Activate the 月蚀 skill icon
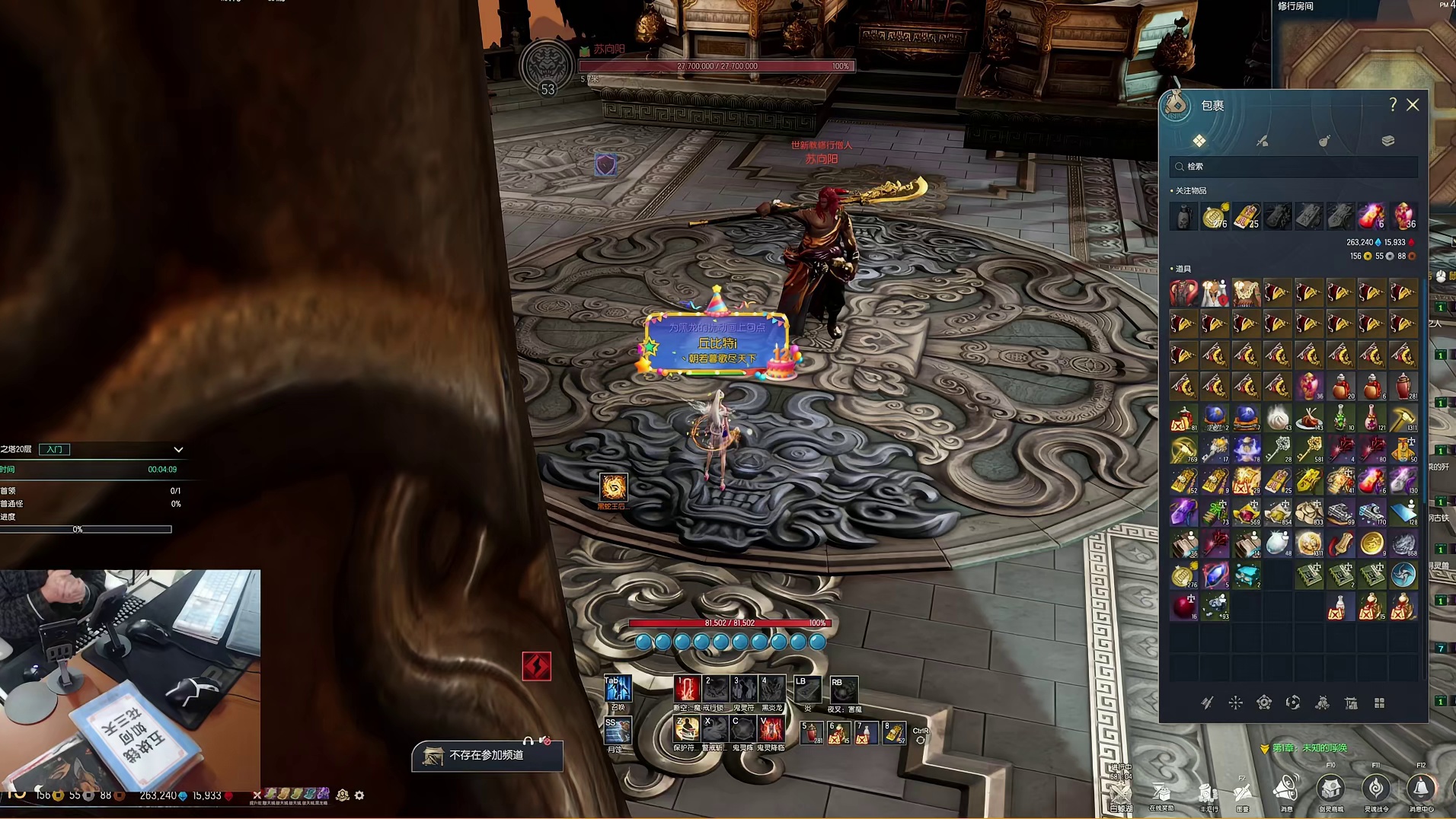1456x819 pixels. point(616,731)
